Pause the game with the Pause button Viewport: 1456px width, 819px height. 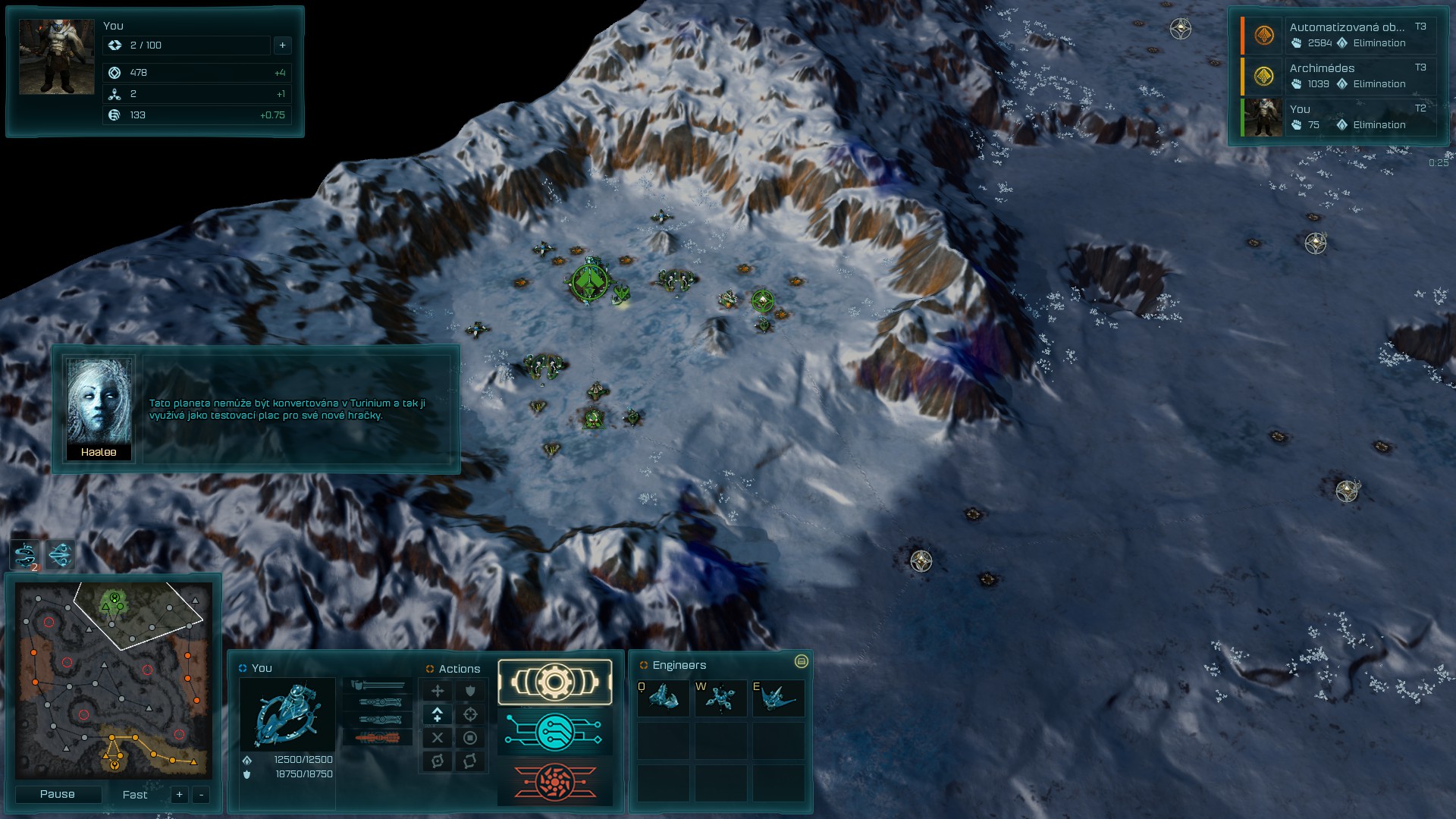coord(58,794)
